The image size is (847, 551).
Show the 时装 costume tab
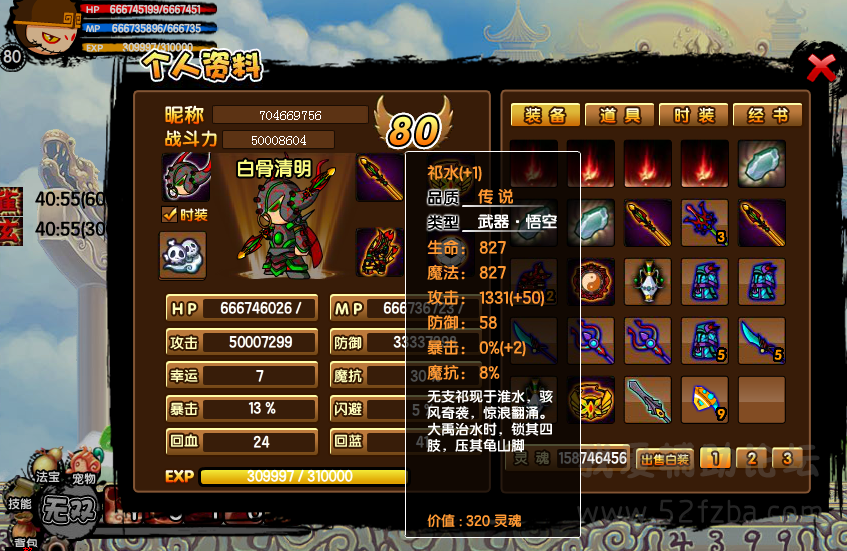(693, 115)
